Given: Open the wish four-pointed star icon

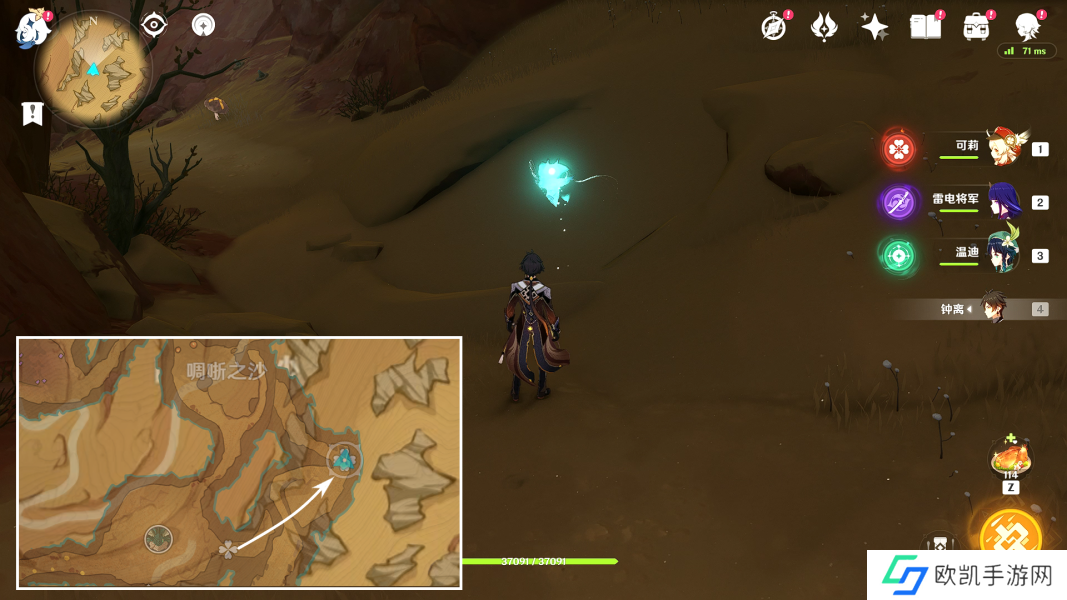Looking at the screenshot, I should click(x=875, y=27).
